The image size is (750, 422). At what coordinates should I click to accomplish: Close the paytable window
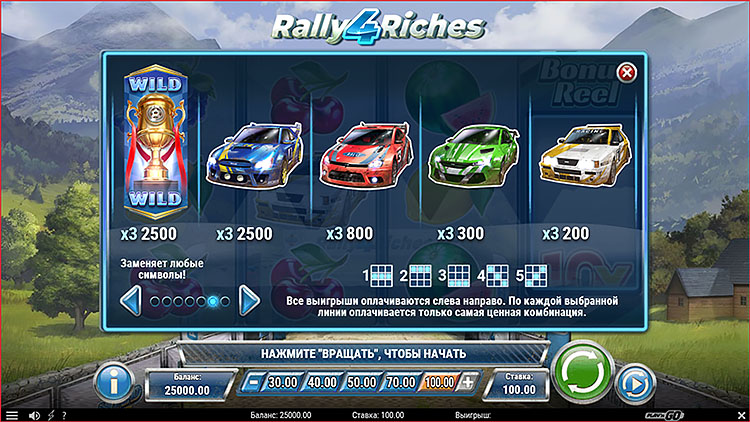[627, 72]
